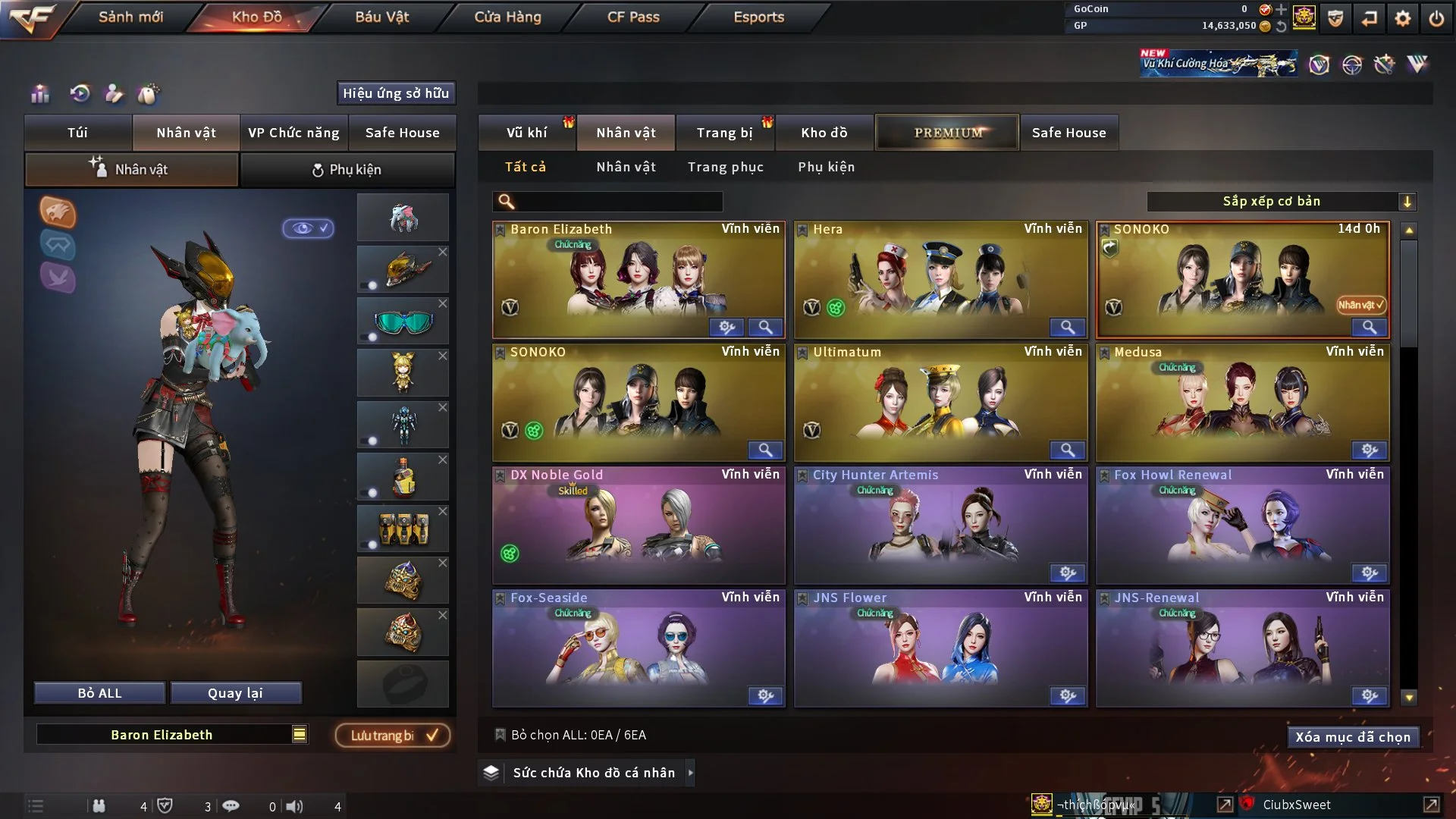The height and width of the screenshot is (819, 1456).
Task: Switch to the Vũ khí tab
Action: pos(526,133)
